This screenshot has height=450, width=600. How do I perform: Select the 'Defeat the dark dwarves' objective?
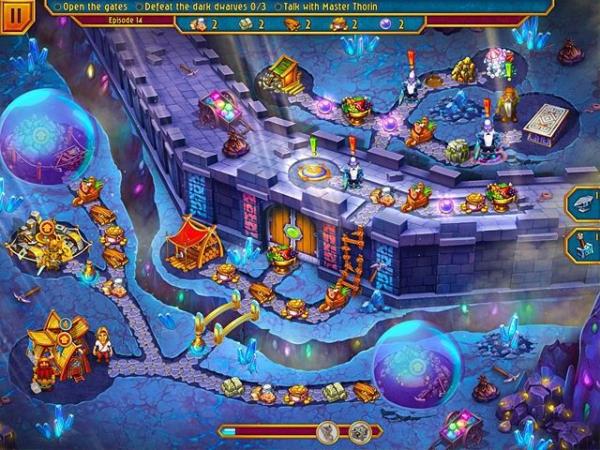click(204, 6)
